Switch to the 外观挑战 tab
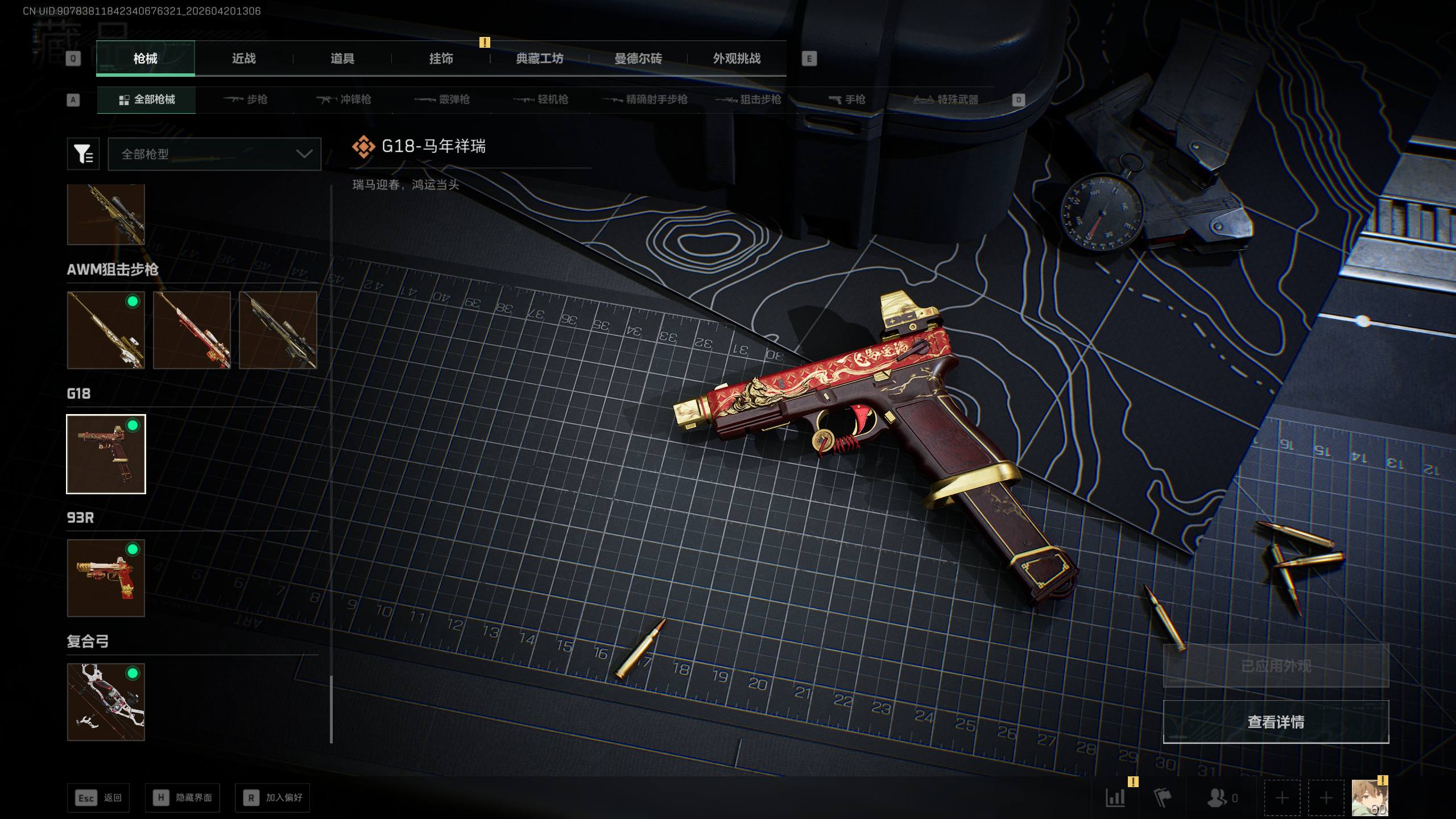Image resolution: width=1456 pixels, height=819 pixels. click(737, 59)
